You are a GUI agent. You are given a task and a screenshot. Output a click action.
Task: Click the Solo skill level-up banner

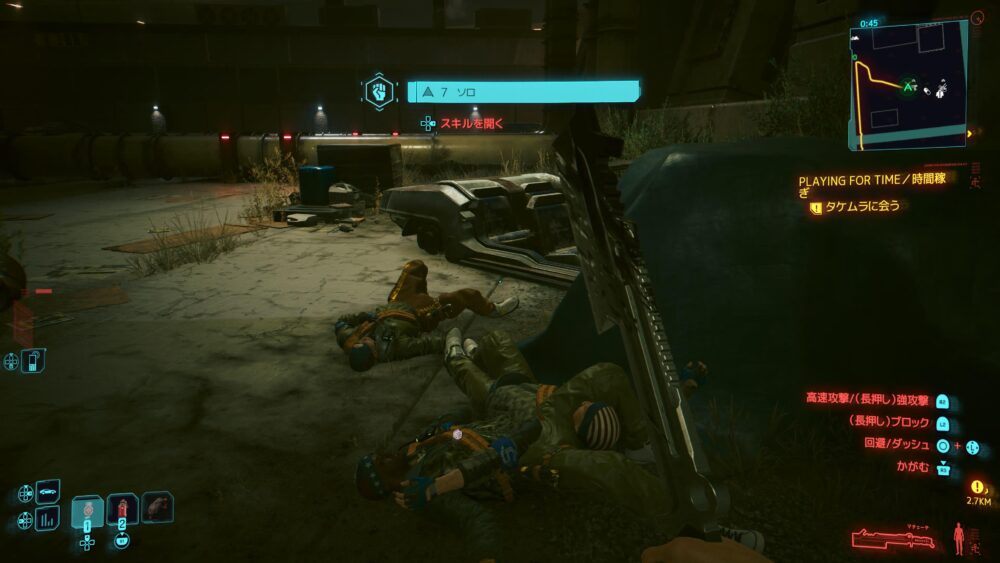(523, 92)
